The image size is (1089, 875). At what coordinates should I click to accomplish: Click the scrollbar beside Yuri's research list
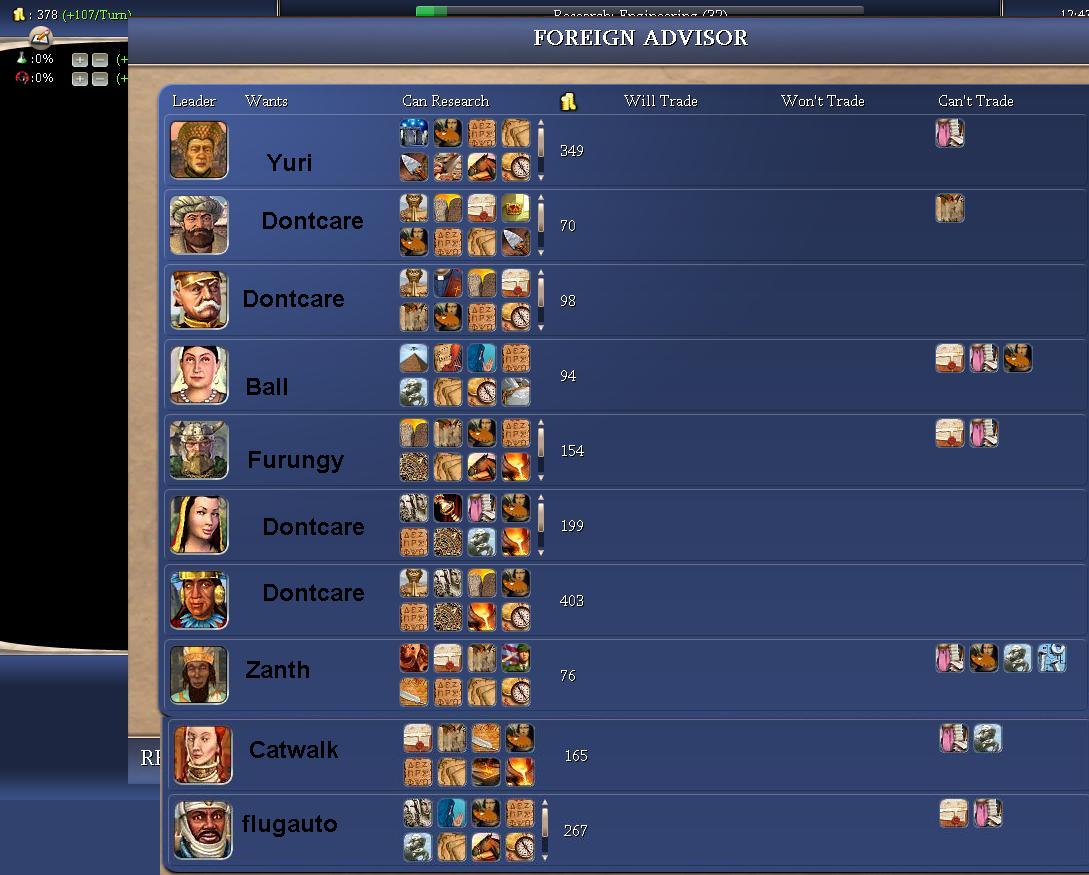click(x=541, y=150)
